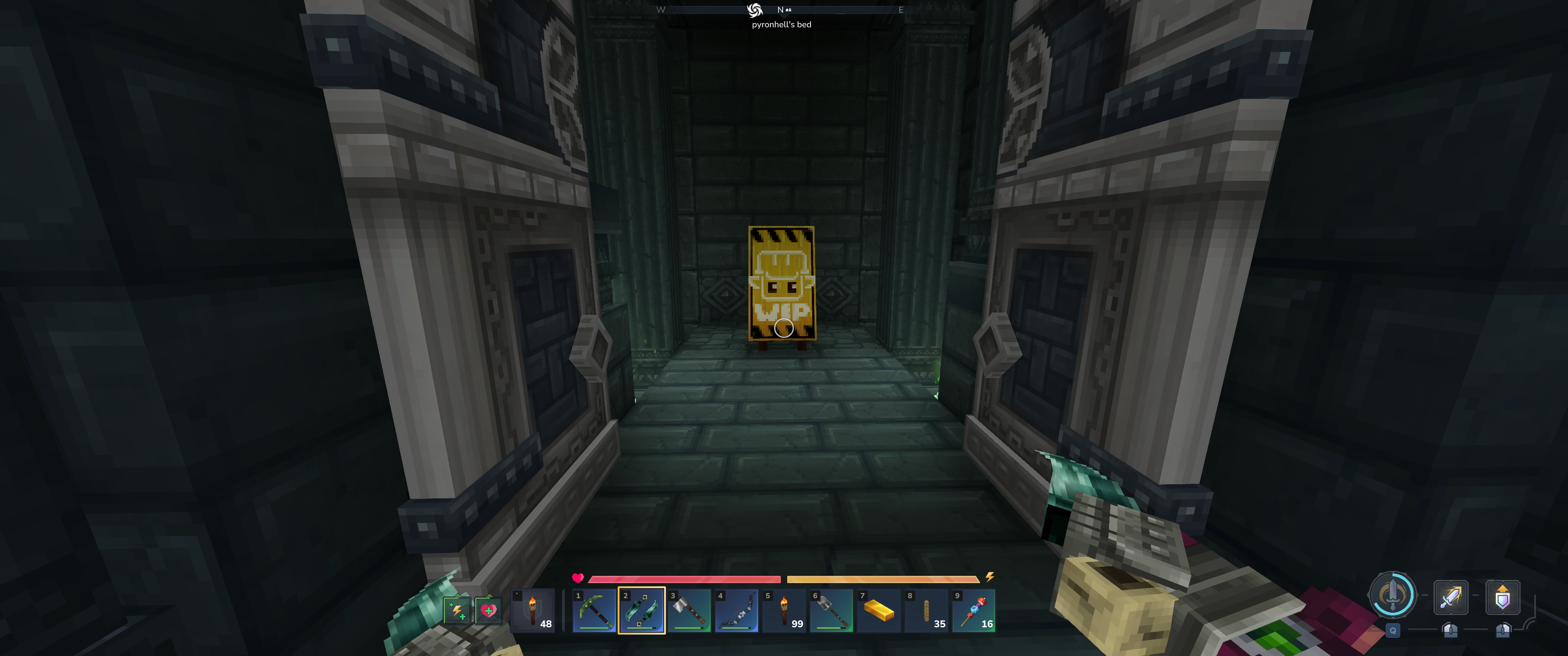
Task: Switch to the shovel in slot 6
Action: [x=831, y=610]
